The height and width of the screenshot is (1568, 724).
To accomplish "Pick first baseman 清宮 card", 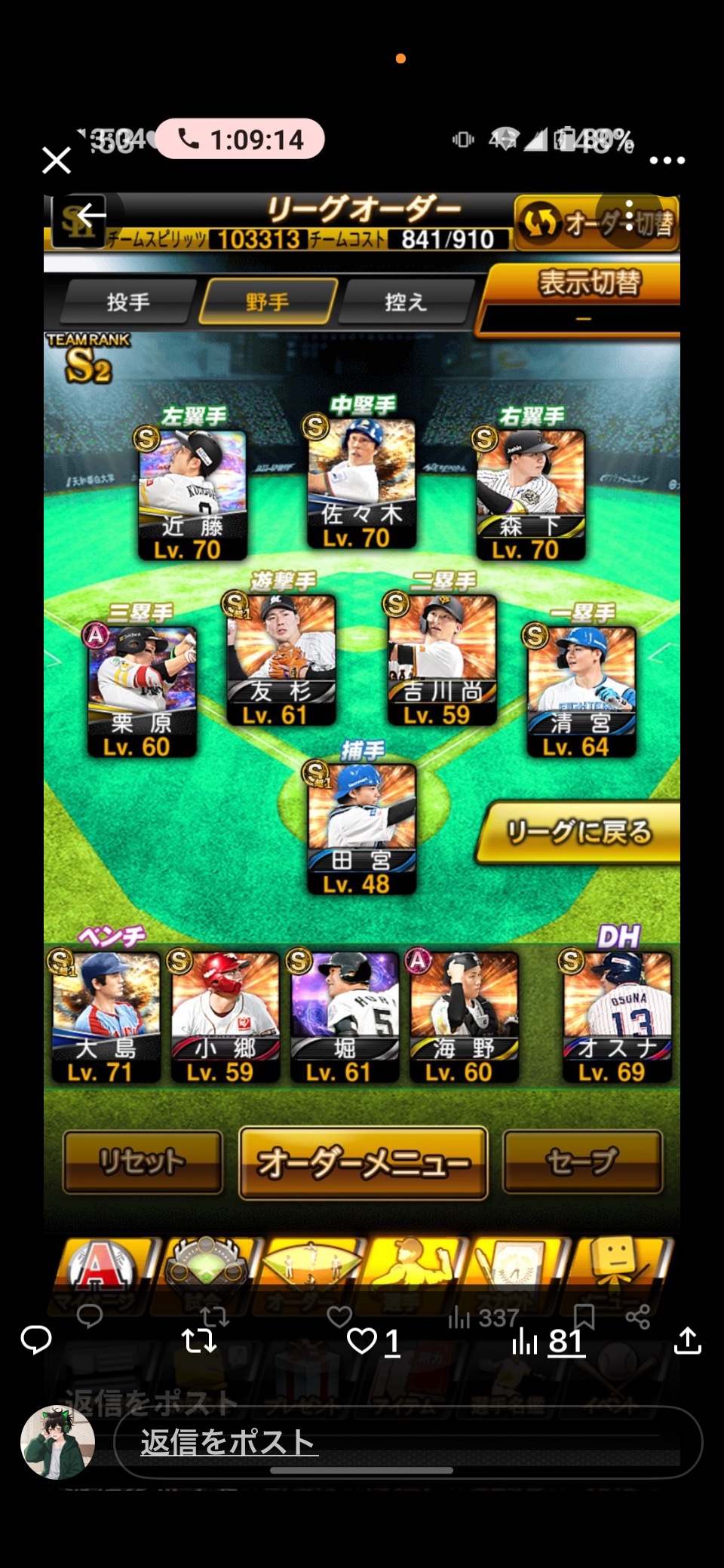I will point(581,690).
